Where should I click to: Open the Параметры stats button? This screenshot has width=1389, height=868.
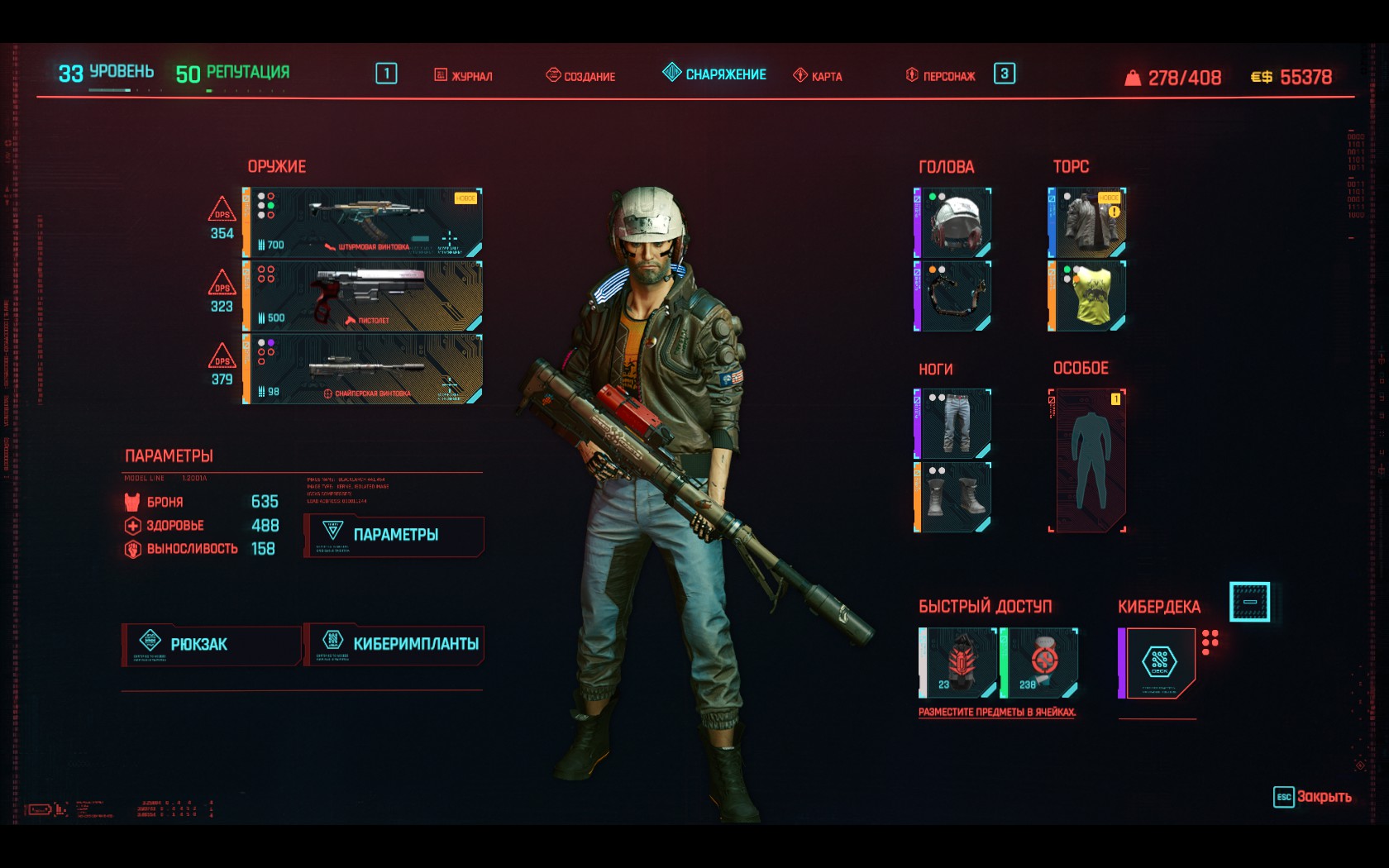coord(394,536)
